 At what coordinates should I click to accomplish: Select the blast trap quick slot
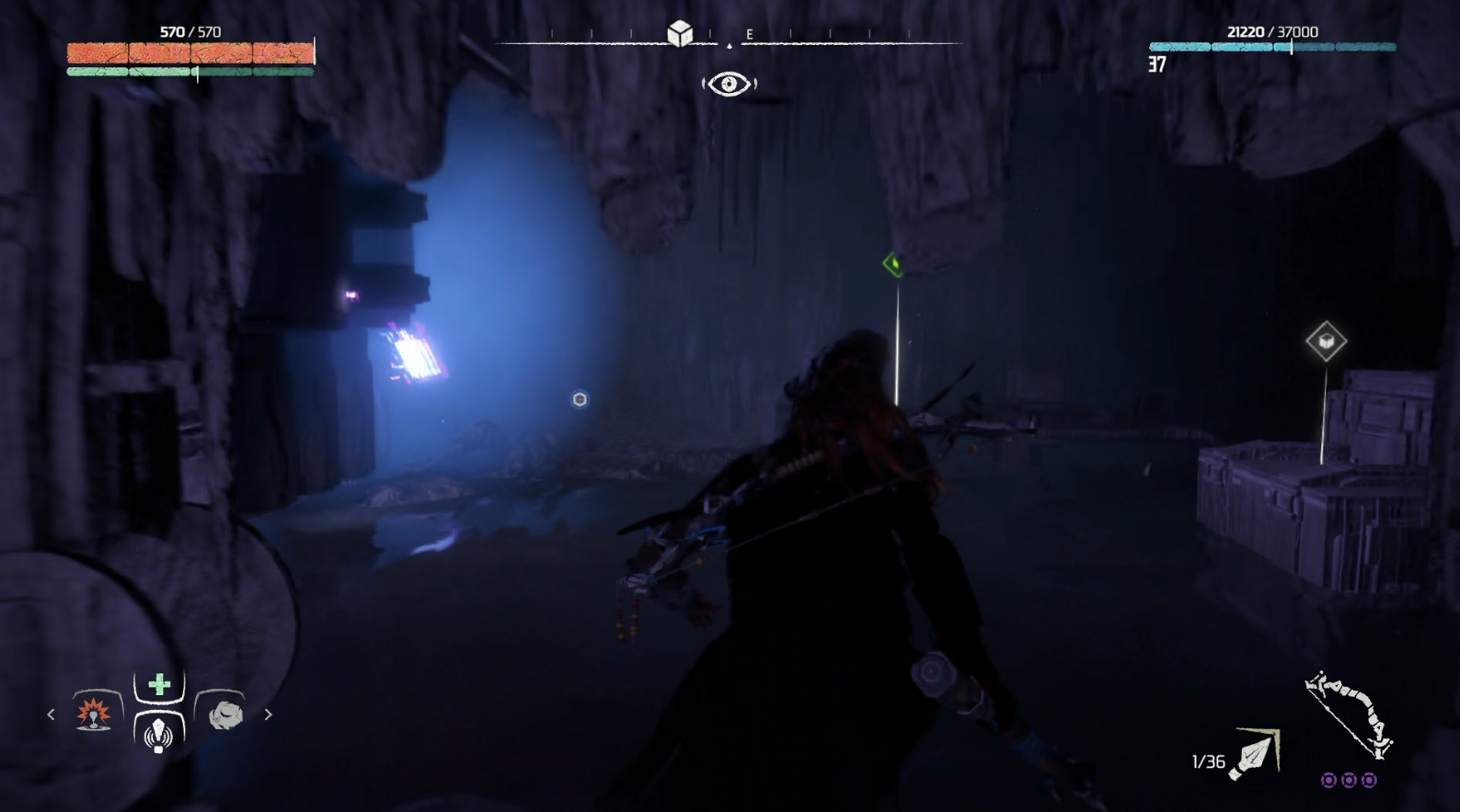pos(94,713)
